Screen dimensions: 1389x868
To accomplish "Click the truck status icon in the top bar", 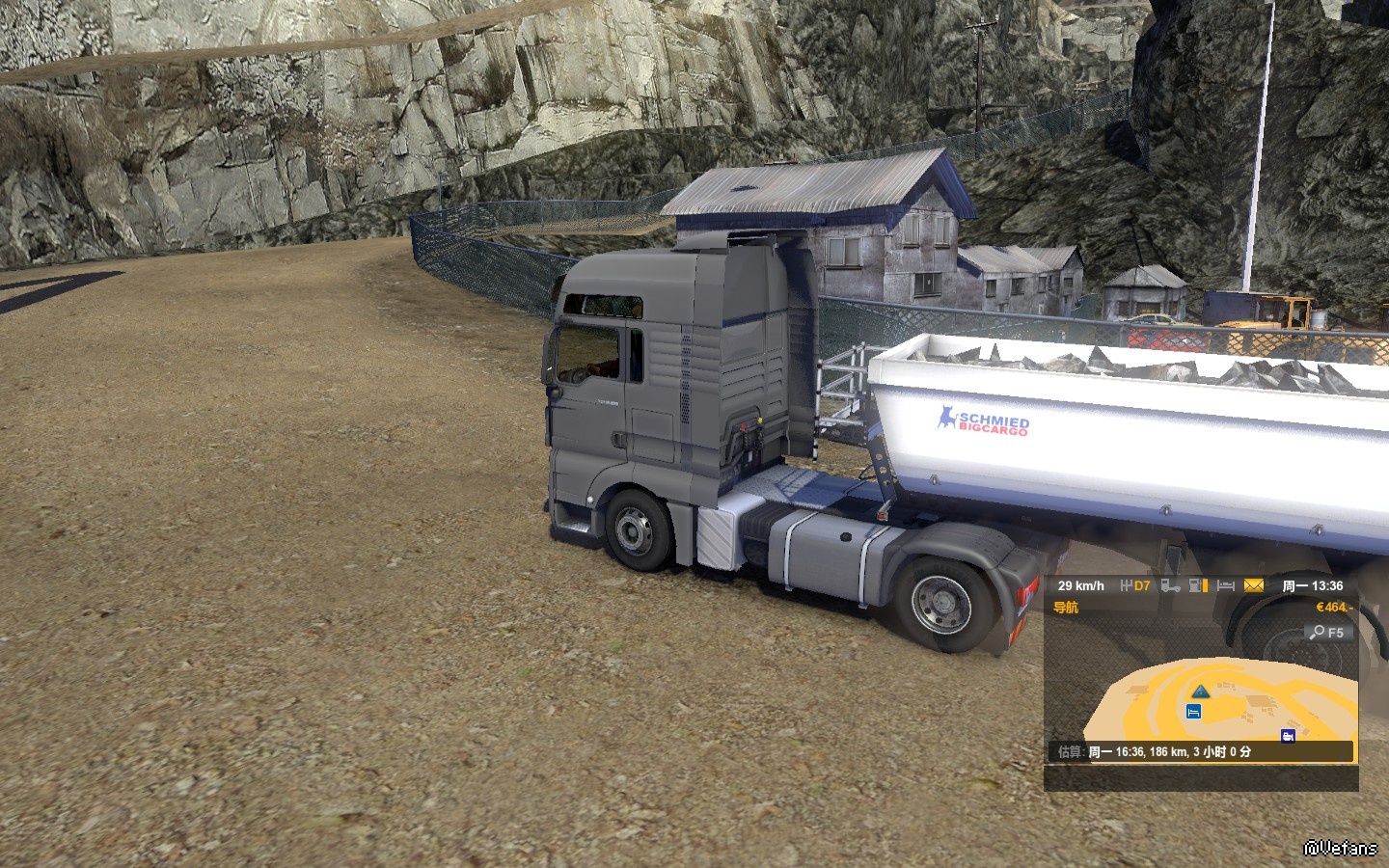I will (x=1170, y=585).
